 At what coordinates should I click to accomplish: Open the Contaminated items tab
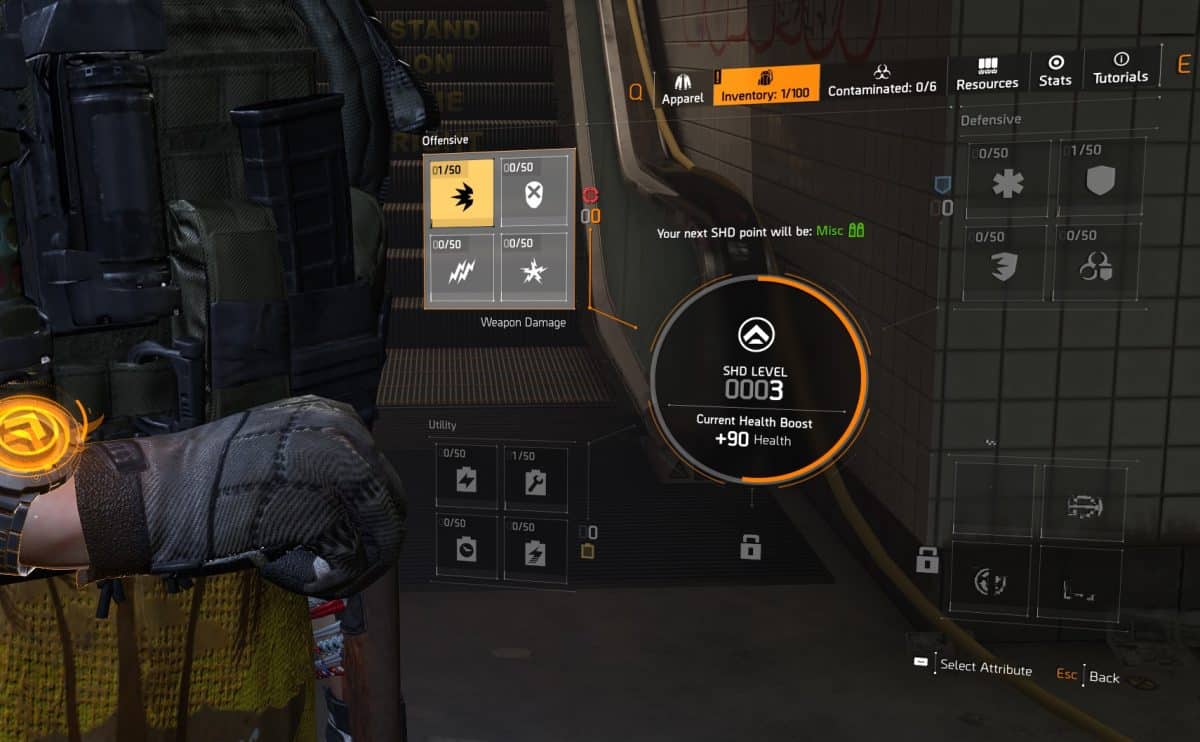[x=882, y=80]
